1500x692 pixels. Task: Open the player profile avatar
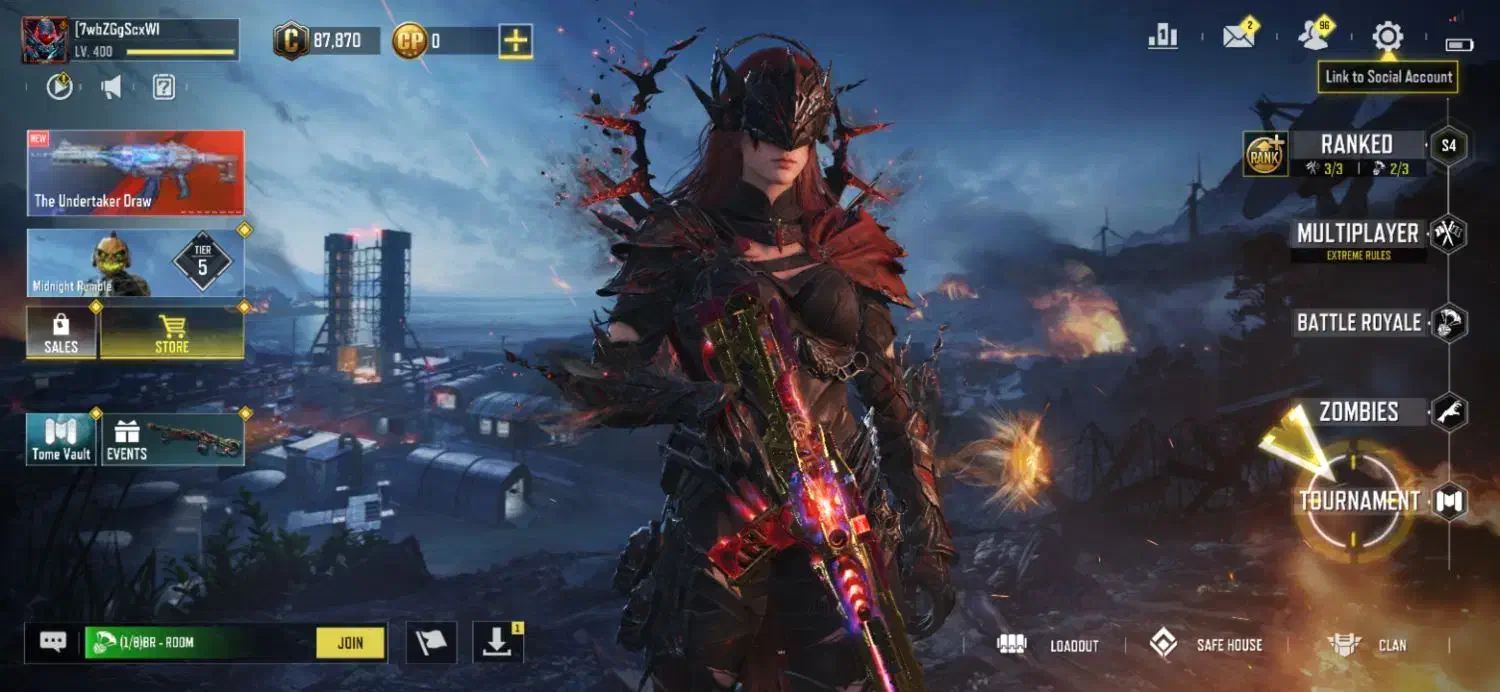45,40
